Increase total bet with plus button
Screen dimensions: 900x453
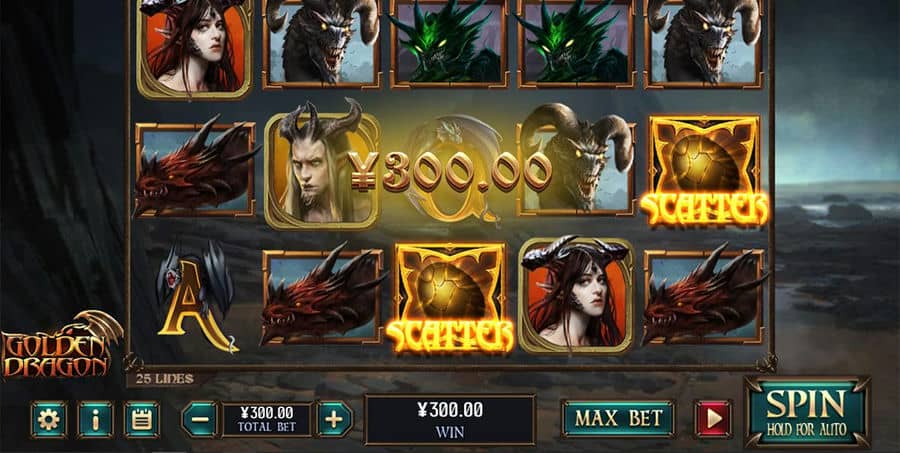click(x=334, y=419)
